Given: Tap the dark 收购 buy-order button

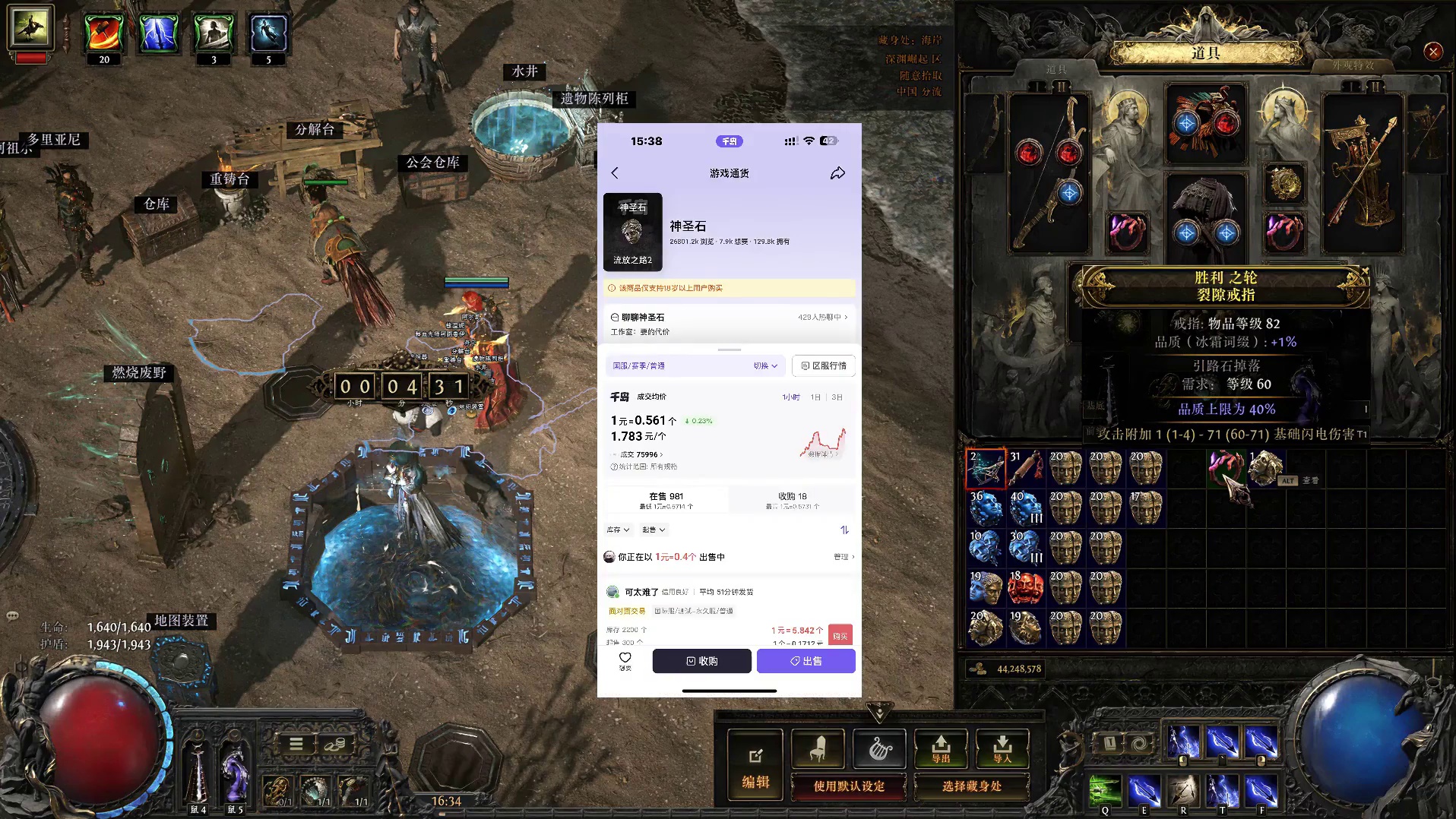Looking at the screenshot, I should point(701,661).
